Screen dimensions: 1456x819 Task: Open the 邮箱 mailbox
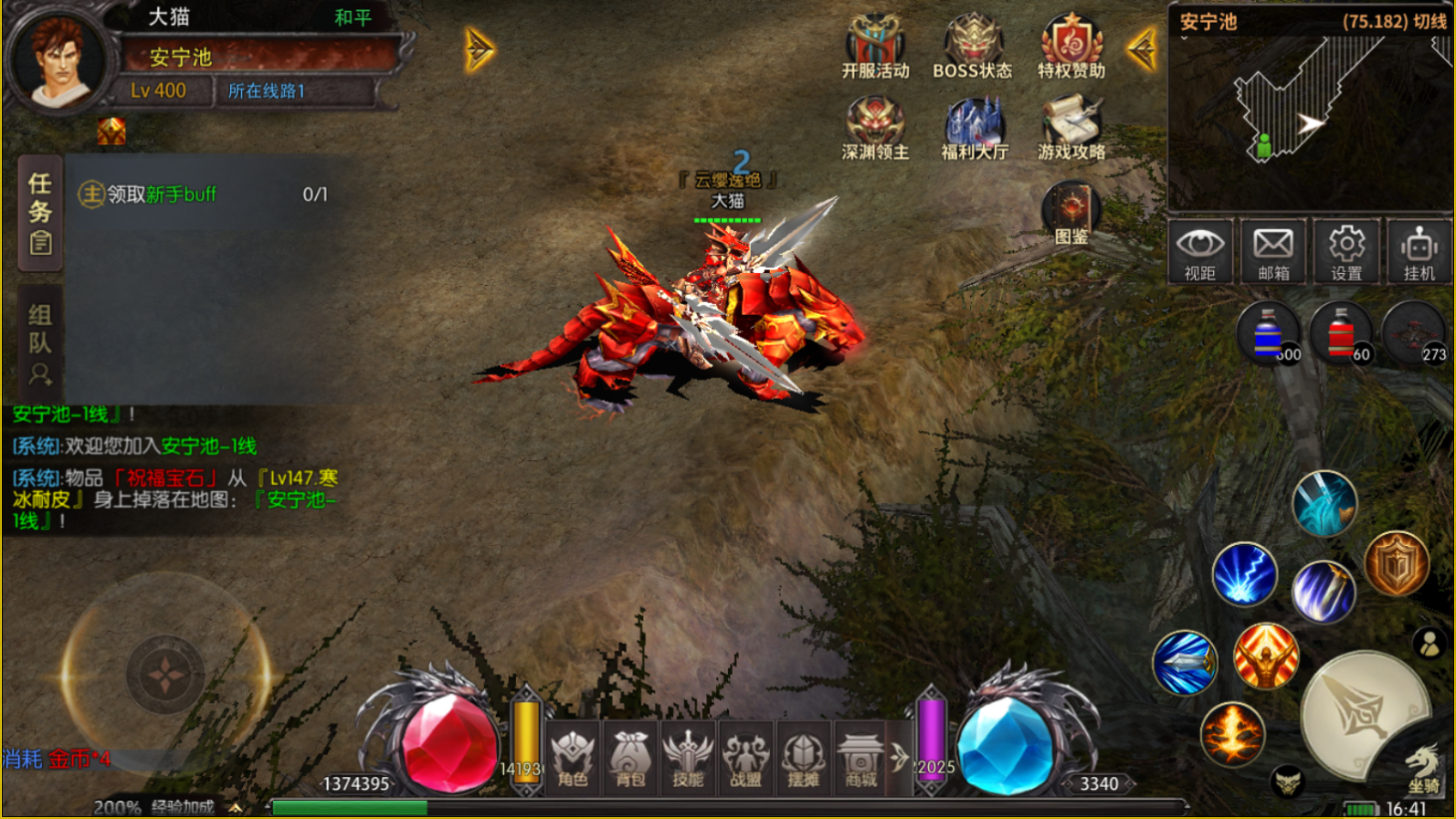[1273, 251]
